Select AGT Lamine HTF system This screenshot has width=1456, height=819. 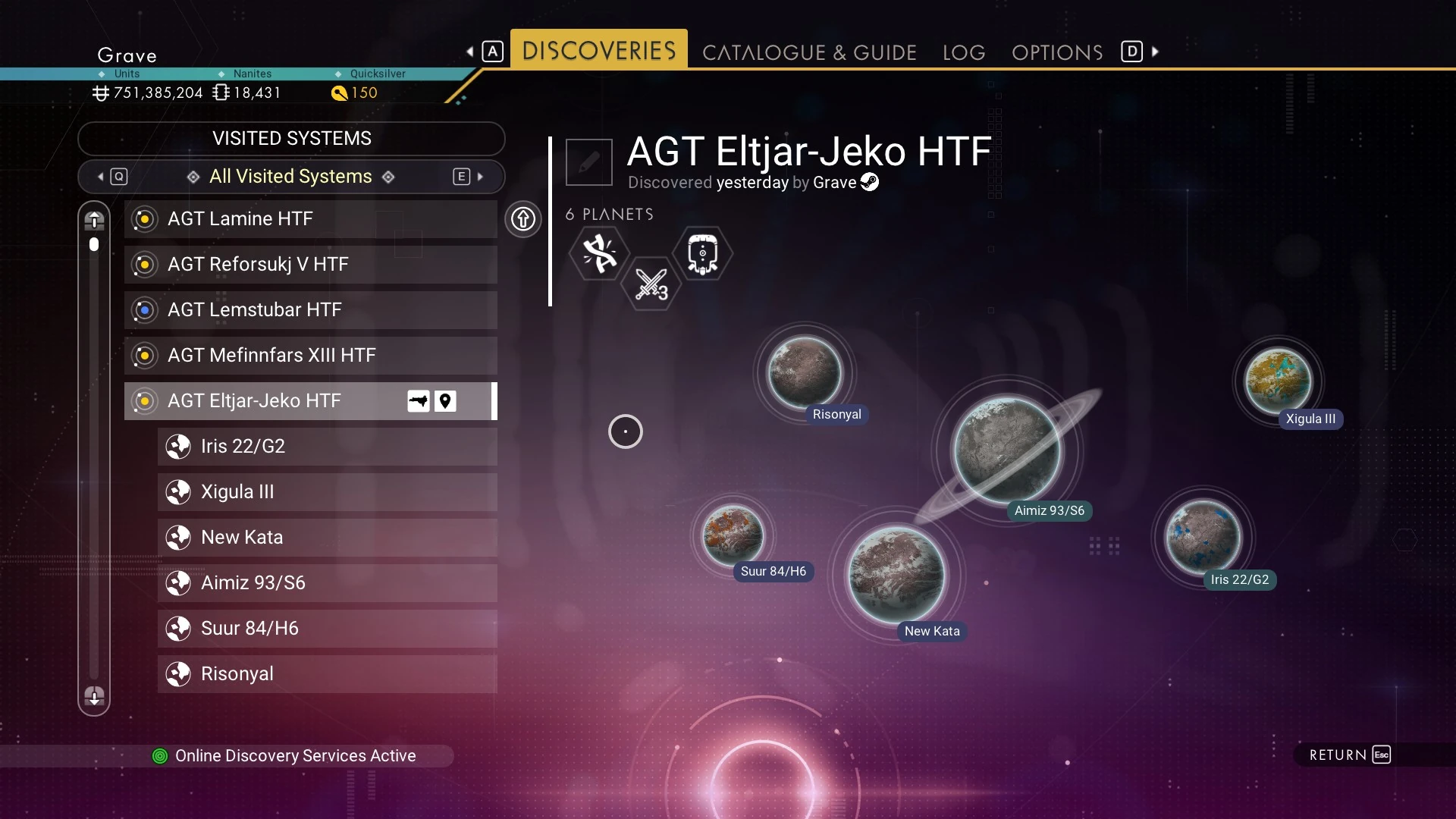point(310,219)
